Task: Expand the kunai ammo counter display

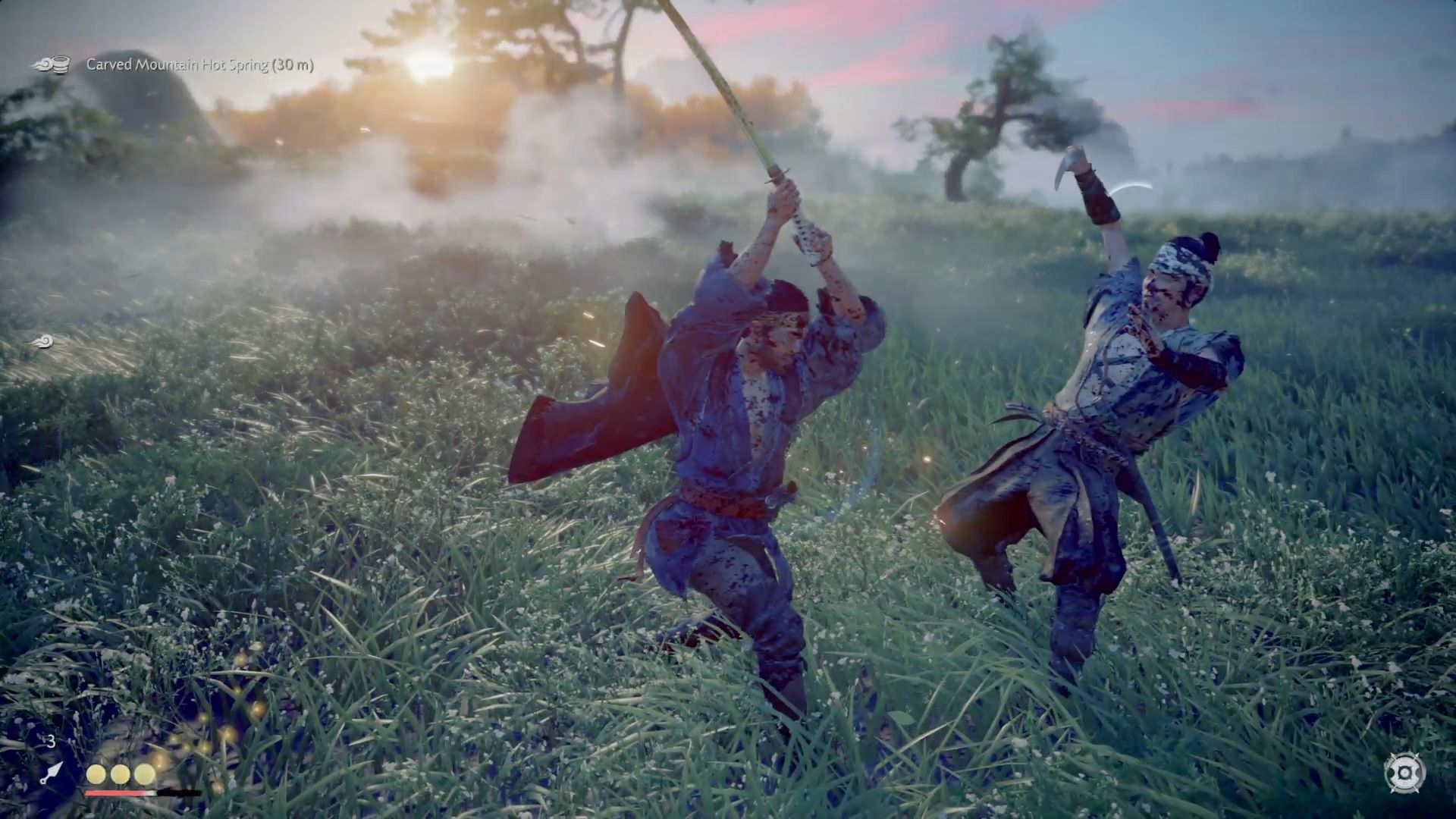Action: pyautogui.click(x=50, y=742)
